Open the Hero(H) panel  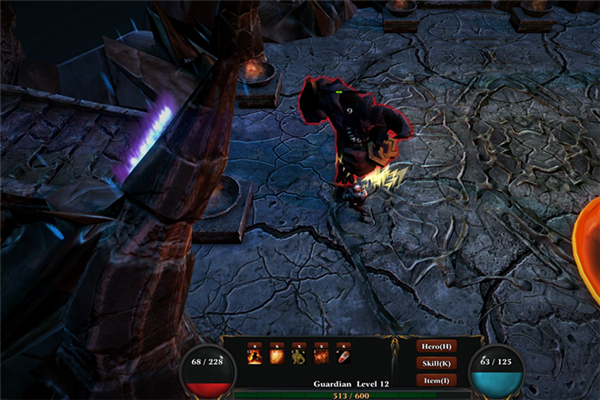tap(436, 347)
